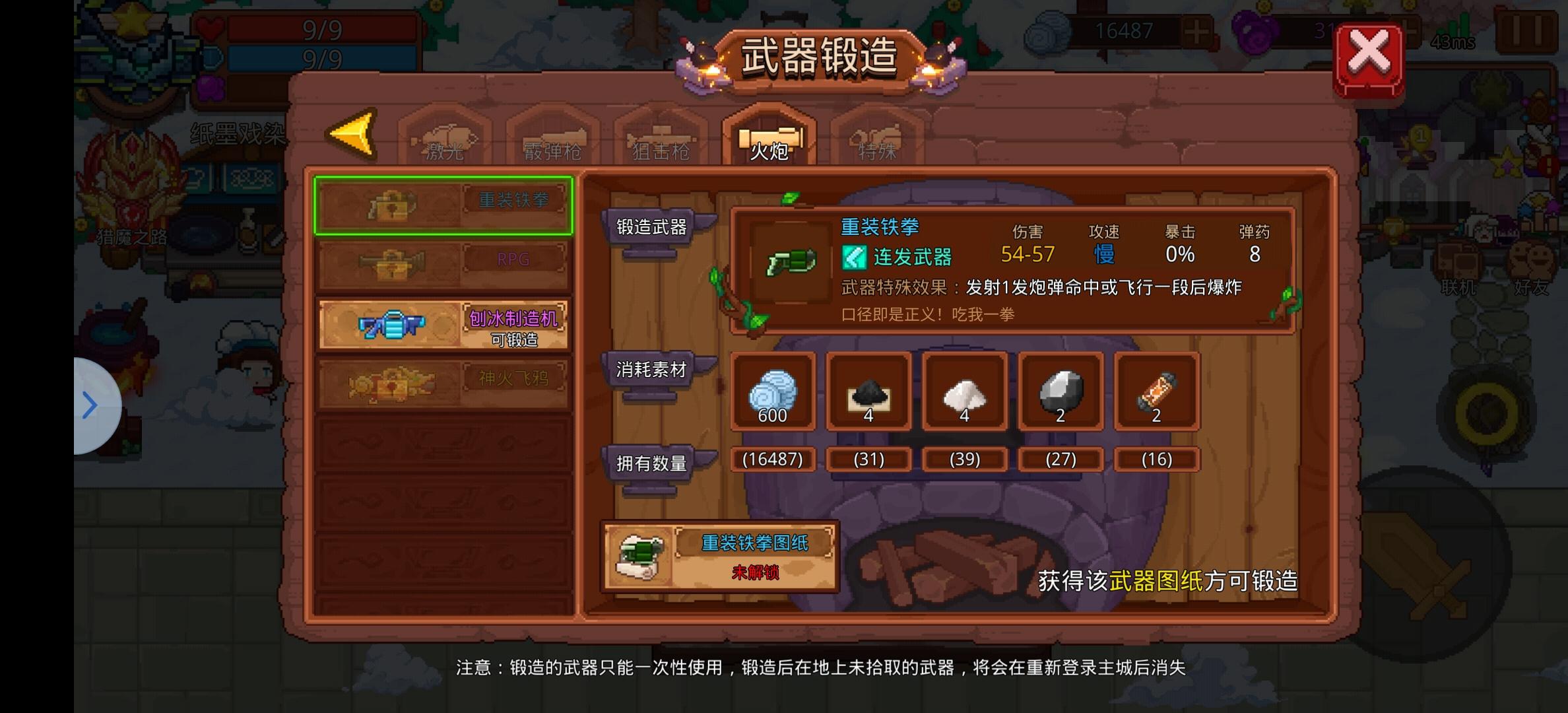Viewport: 1568px width, 713px height.
Task: Click the white powder material icon
Action: pyautogui.click(x=964, y=395)
